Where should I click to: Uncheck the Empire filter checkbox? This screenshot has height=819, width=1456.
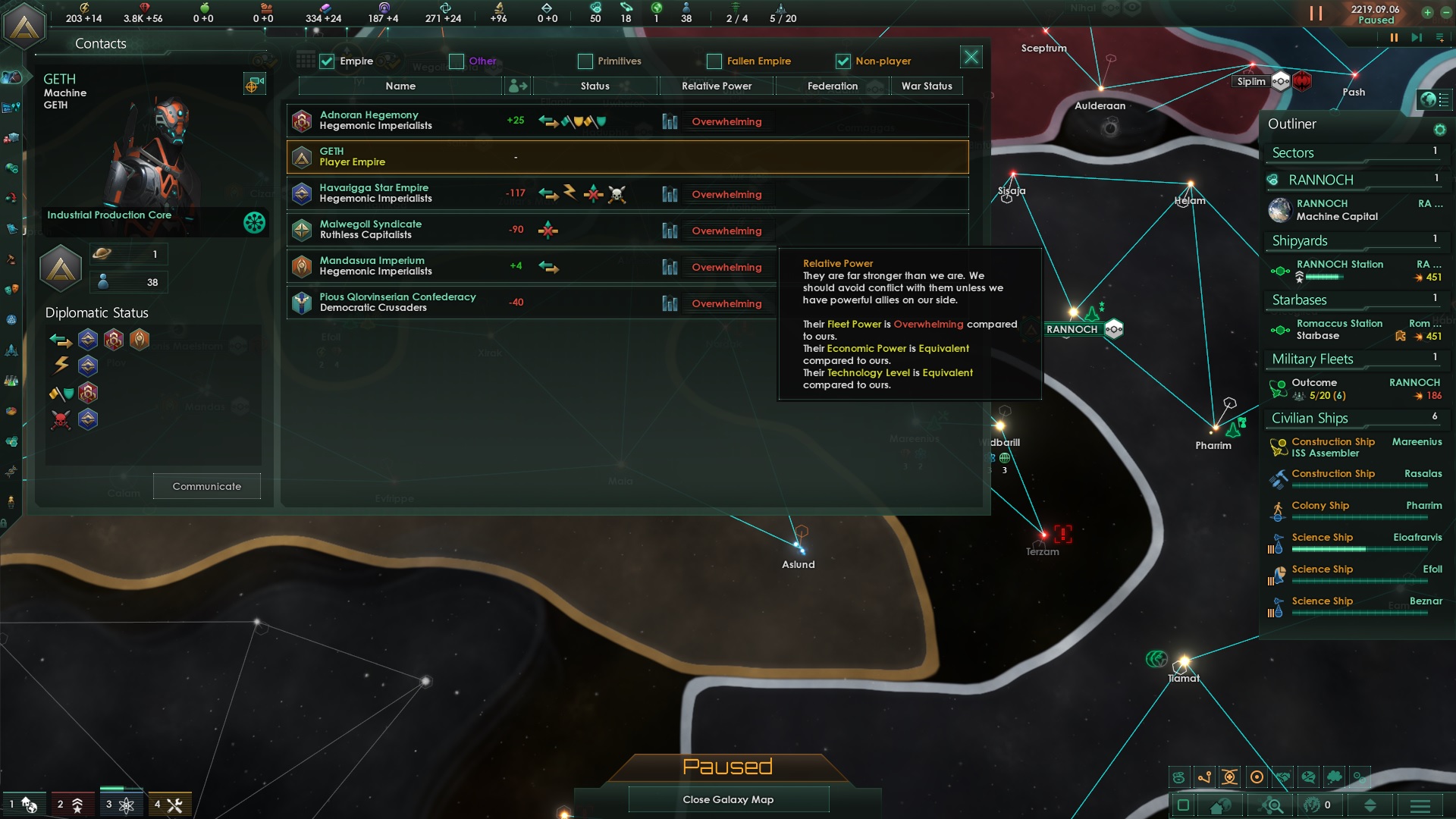(325, 61)
